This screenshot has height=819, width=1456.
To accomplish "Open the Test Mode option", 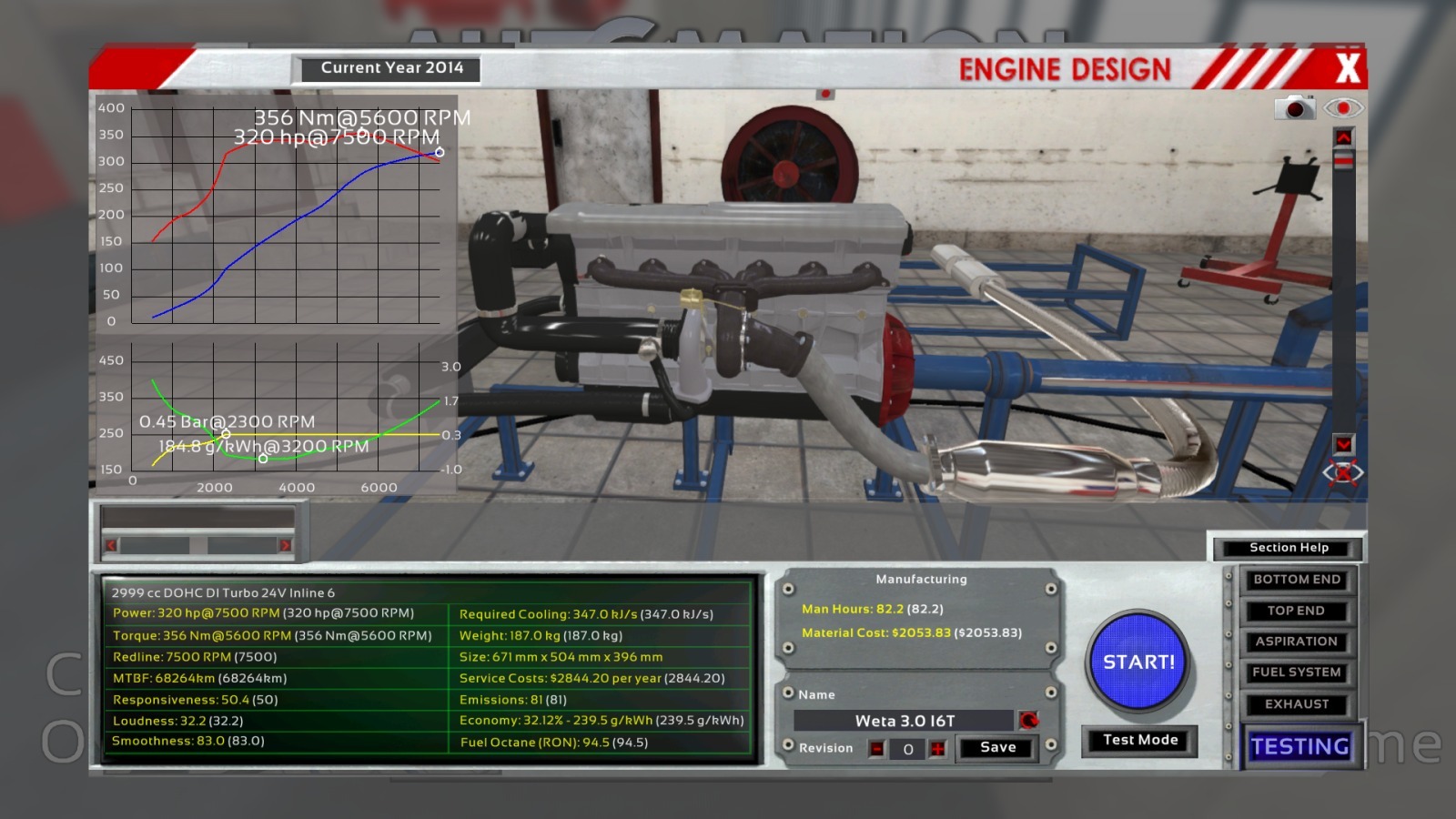I will click(x=1139, y=740).
